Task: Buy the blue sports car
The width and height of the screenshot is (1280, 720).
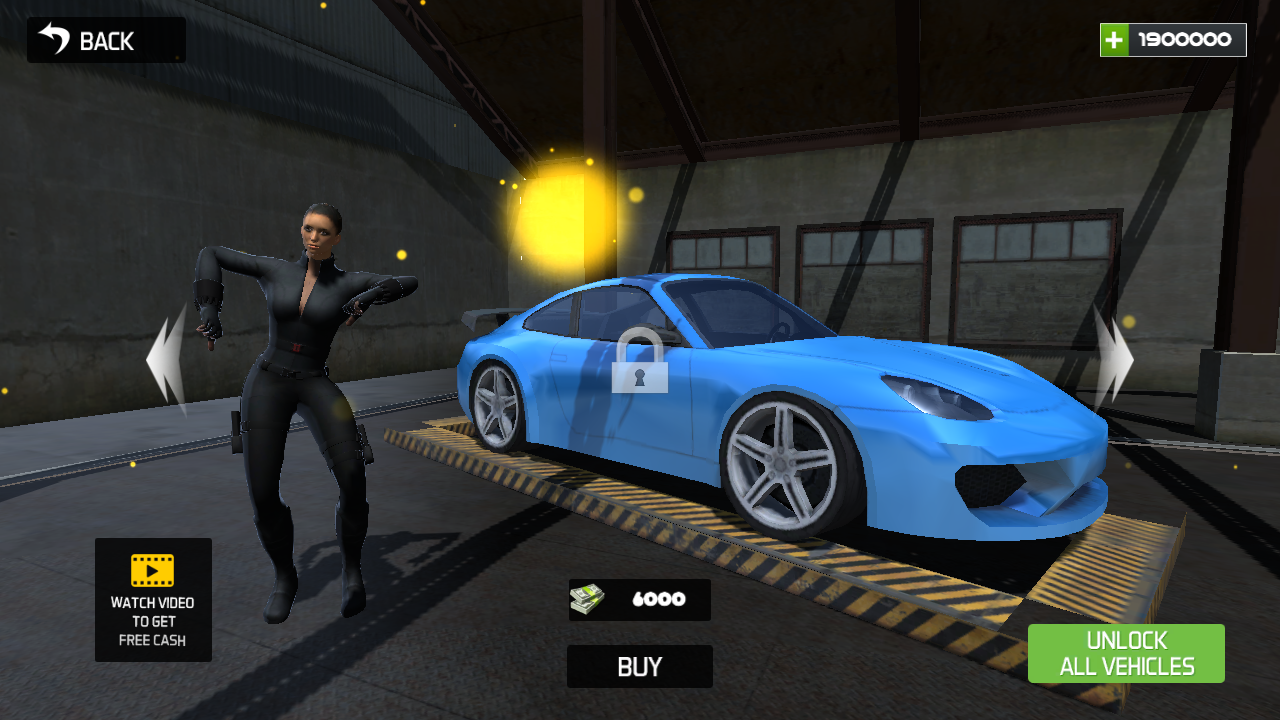Action: pos(640,667)
